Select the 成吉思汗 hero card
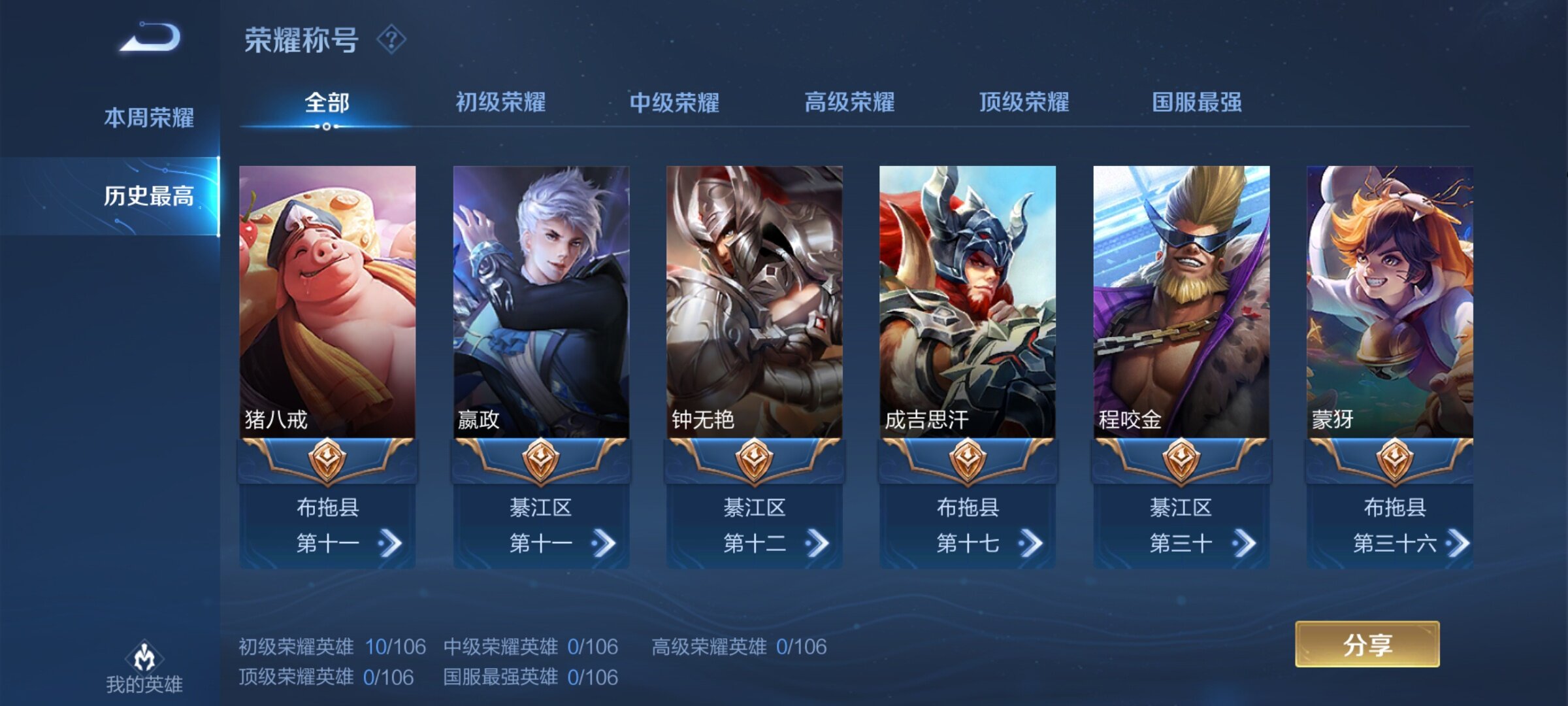This screenshot has height=706, width=1568. coord(968,301)
